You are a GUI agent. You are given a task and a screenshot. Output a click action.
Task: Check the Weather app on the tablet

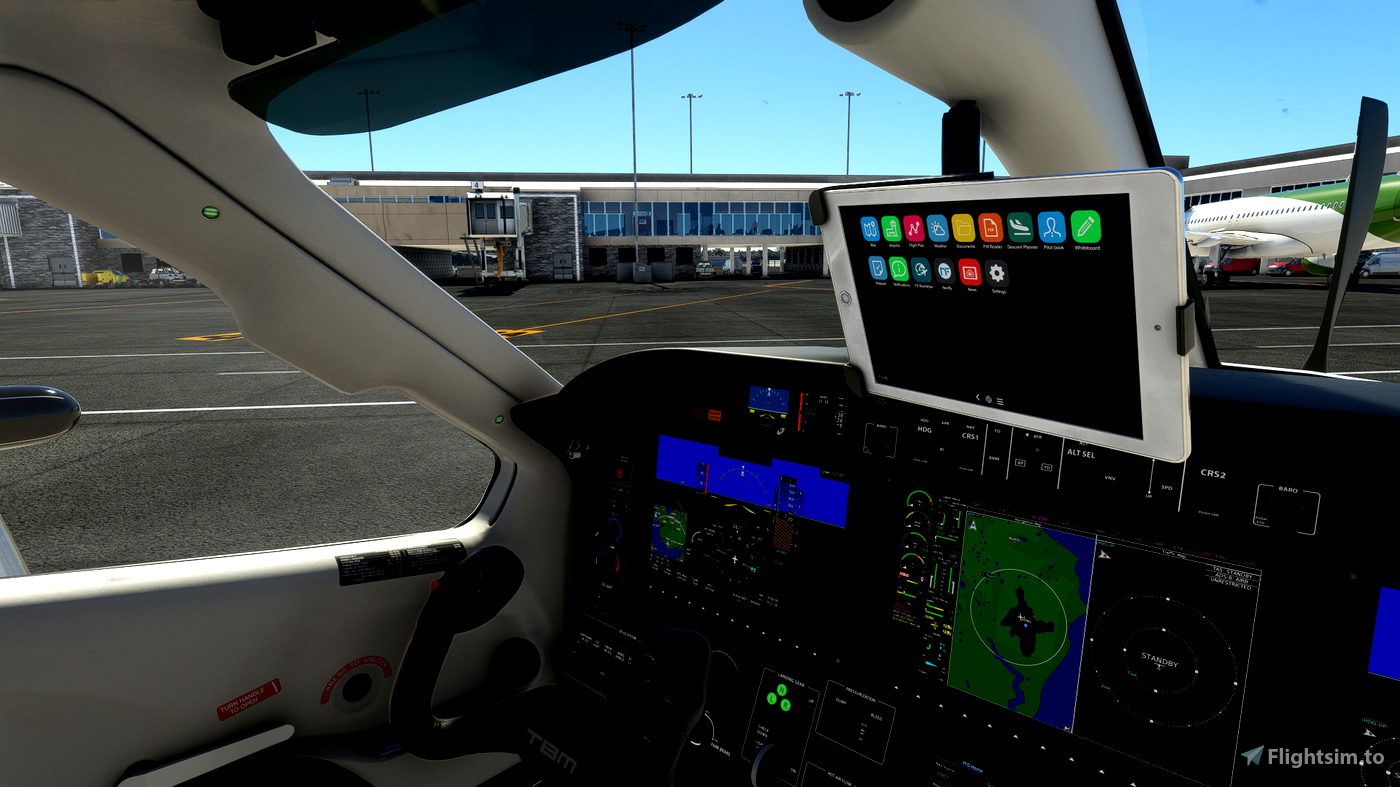tap(939, 230)
